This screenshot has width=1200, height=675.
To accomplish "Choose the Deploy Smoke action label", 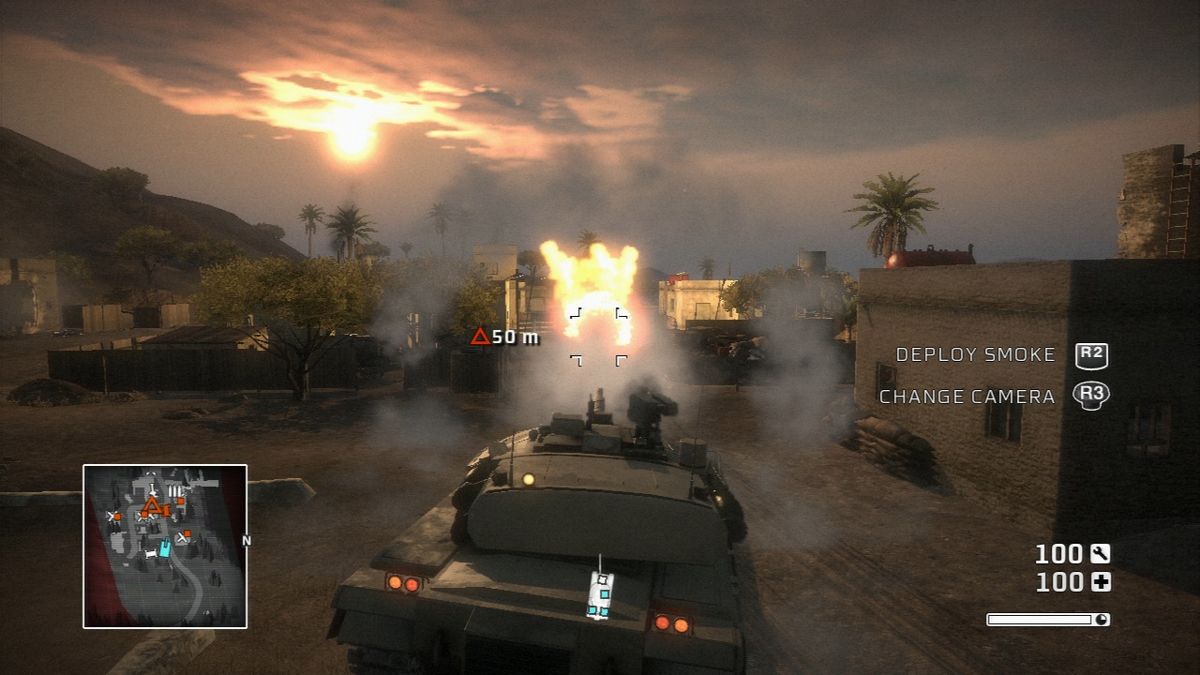I will pyautogui.click(x=975, y=355).
